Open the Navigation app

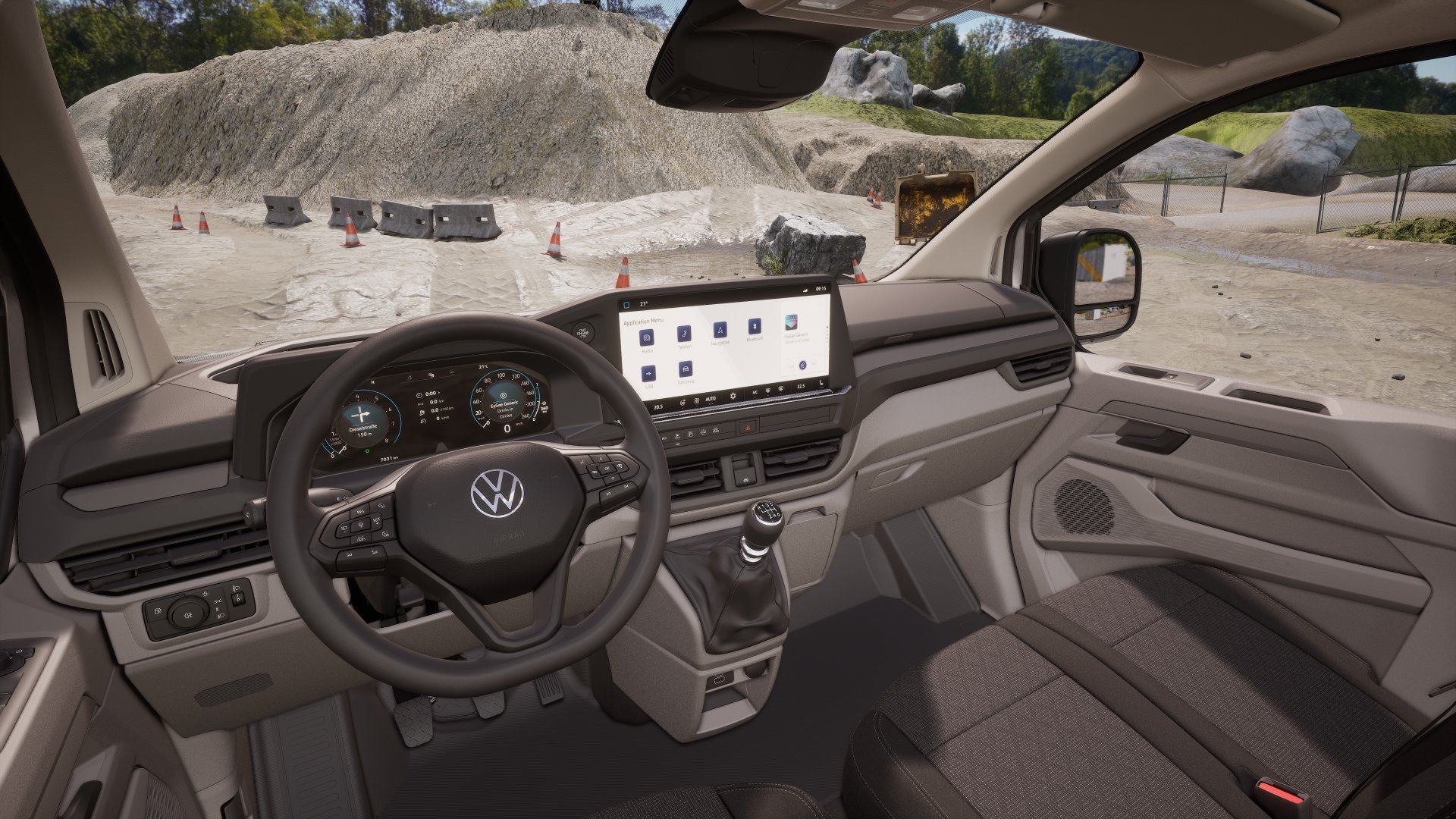[719, 330]
